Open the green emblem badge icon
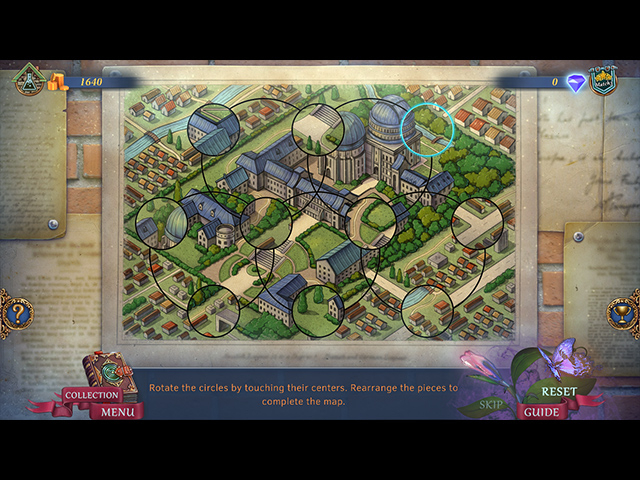The height and width of the screenshot is (480, 640). click(27, 80)
